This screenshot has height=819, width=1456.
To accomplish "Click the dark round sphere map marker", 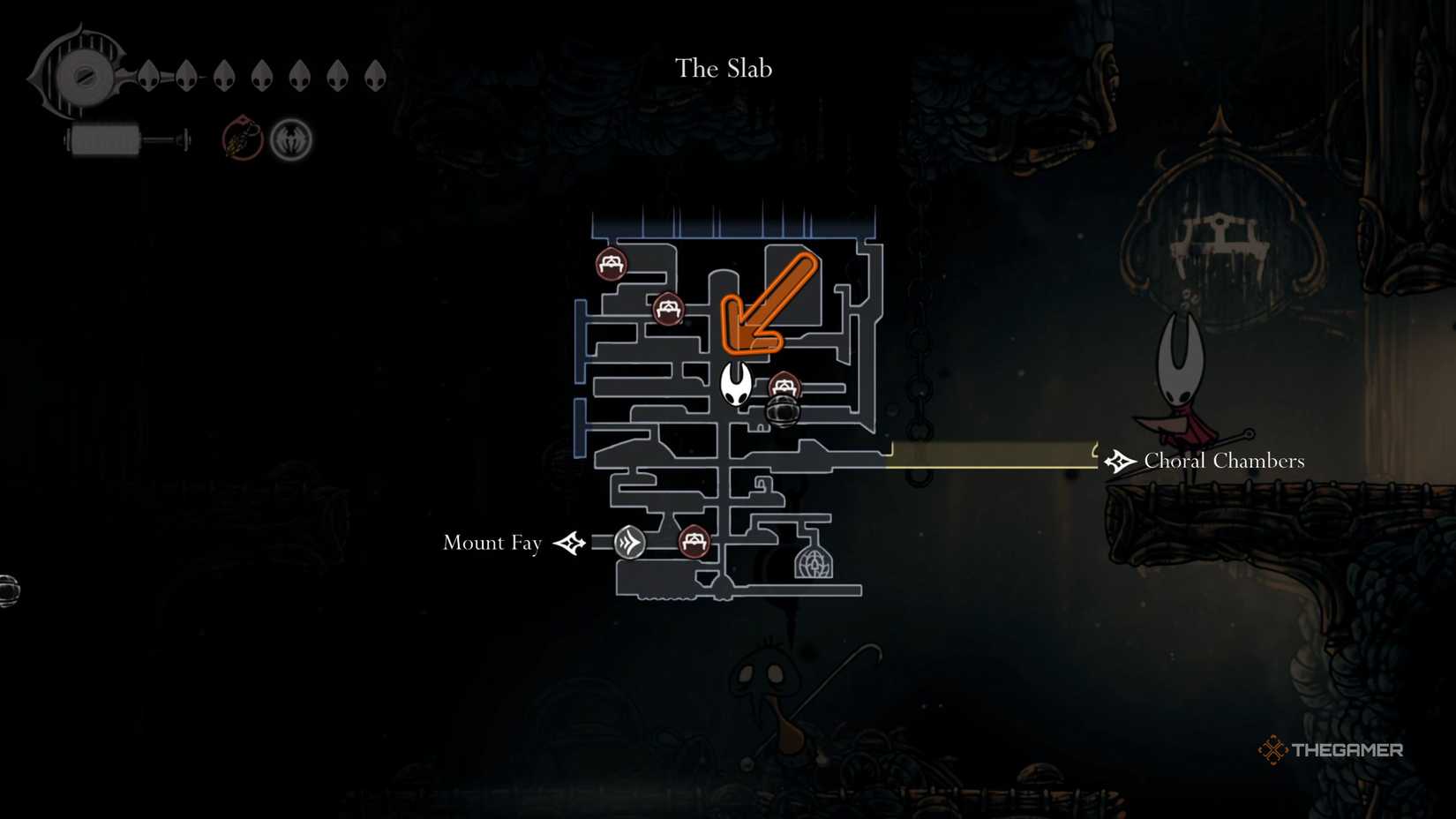I will click(782, 411).
